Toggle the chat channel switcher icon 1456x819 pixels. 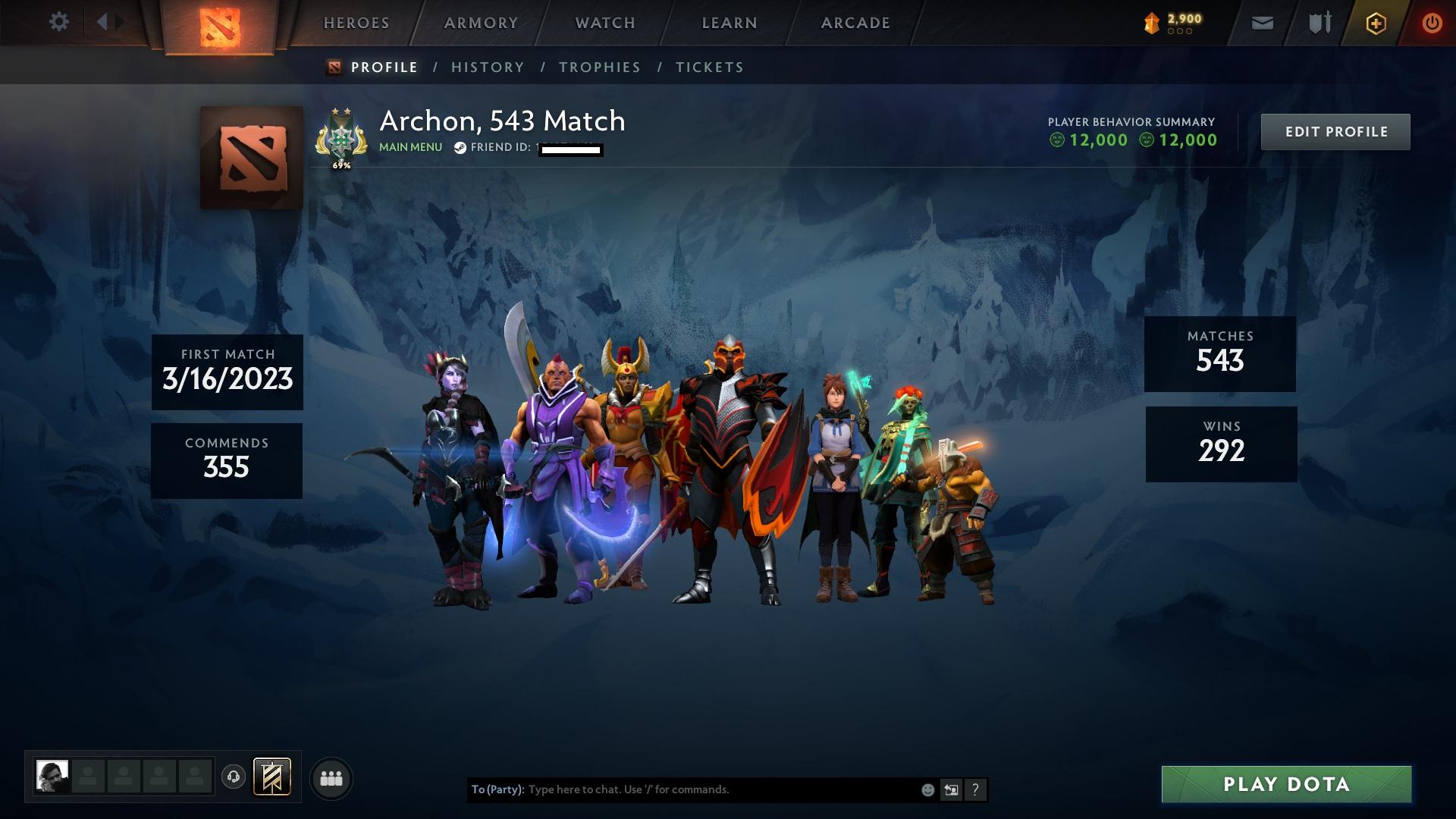(951, 789)
